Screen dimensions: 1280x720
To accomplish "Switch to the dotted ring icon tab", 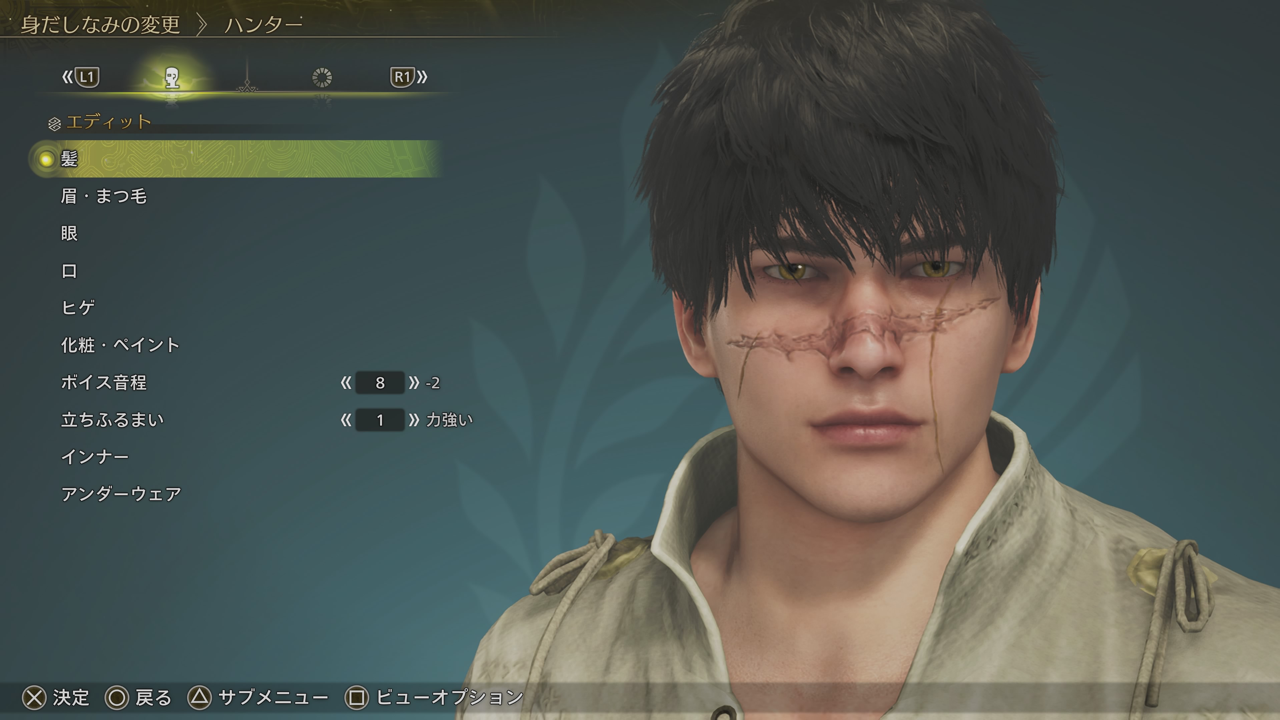I will 322,78.
